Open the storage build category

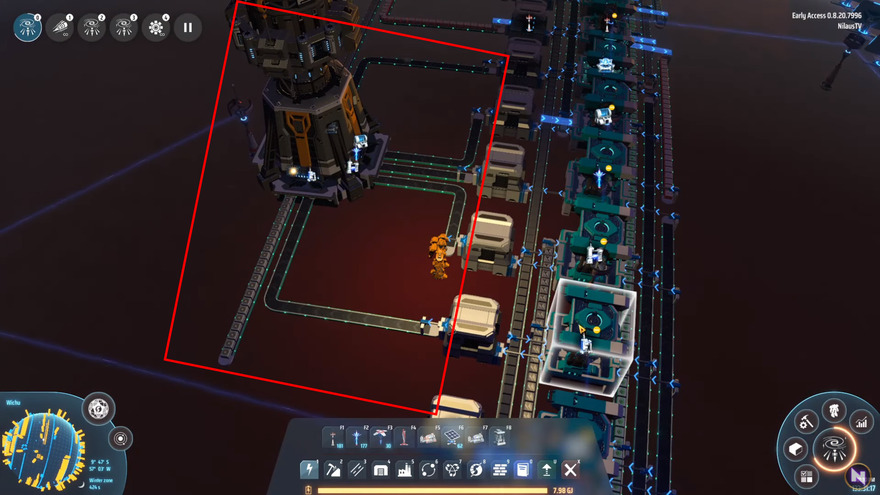(381, 469)
